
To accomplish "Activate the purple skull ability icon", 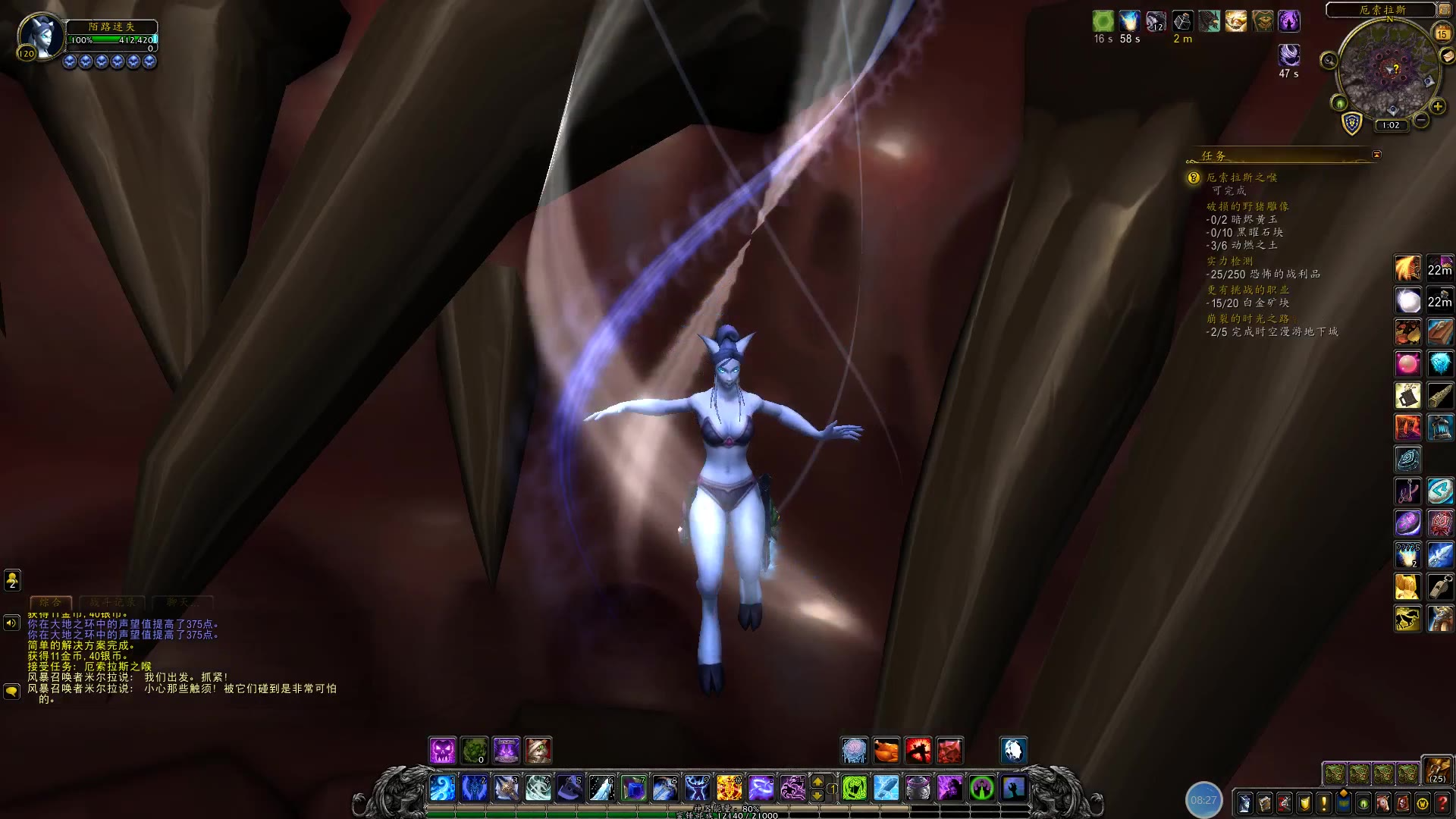I will click(443, 751).
